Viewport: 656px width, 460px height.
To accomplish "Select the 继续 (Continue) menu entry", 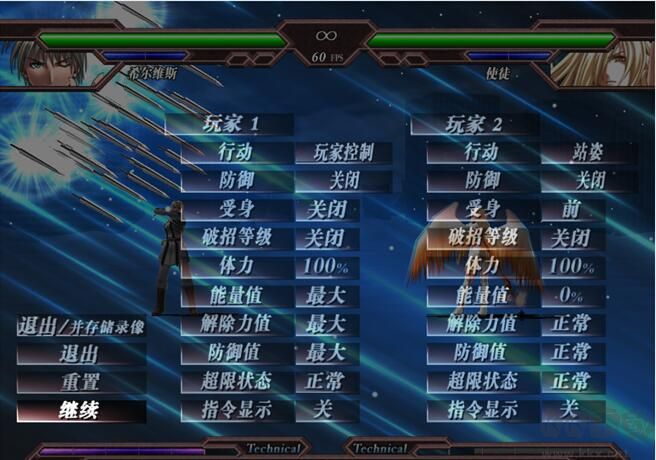I will click(81, 410).
